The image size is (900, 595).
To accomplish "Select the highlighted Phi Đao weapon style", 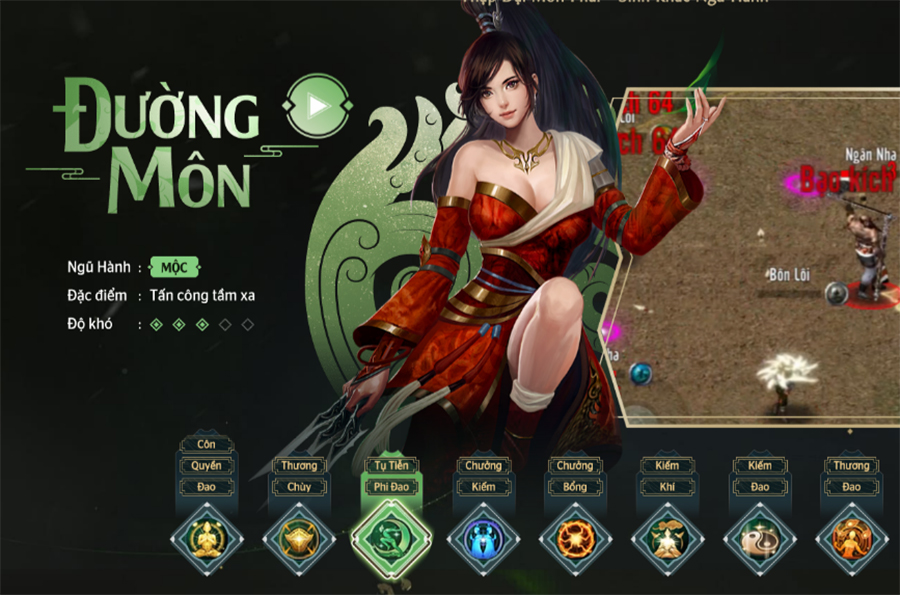I will coord(391,487).
